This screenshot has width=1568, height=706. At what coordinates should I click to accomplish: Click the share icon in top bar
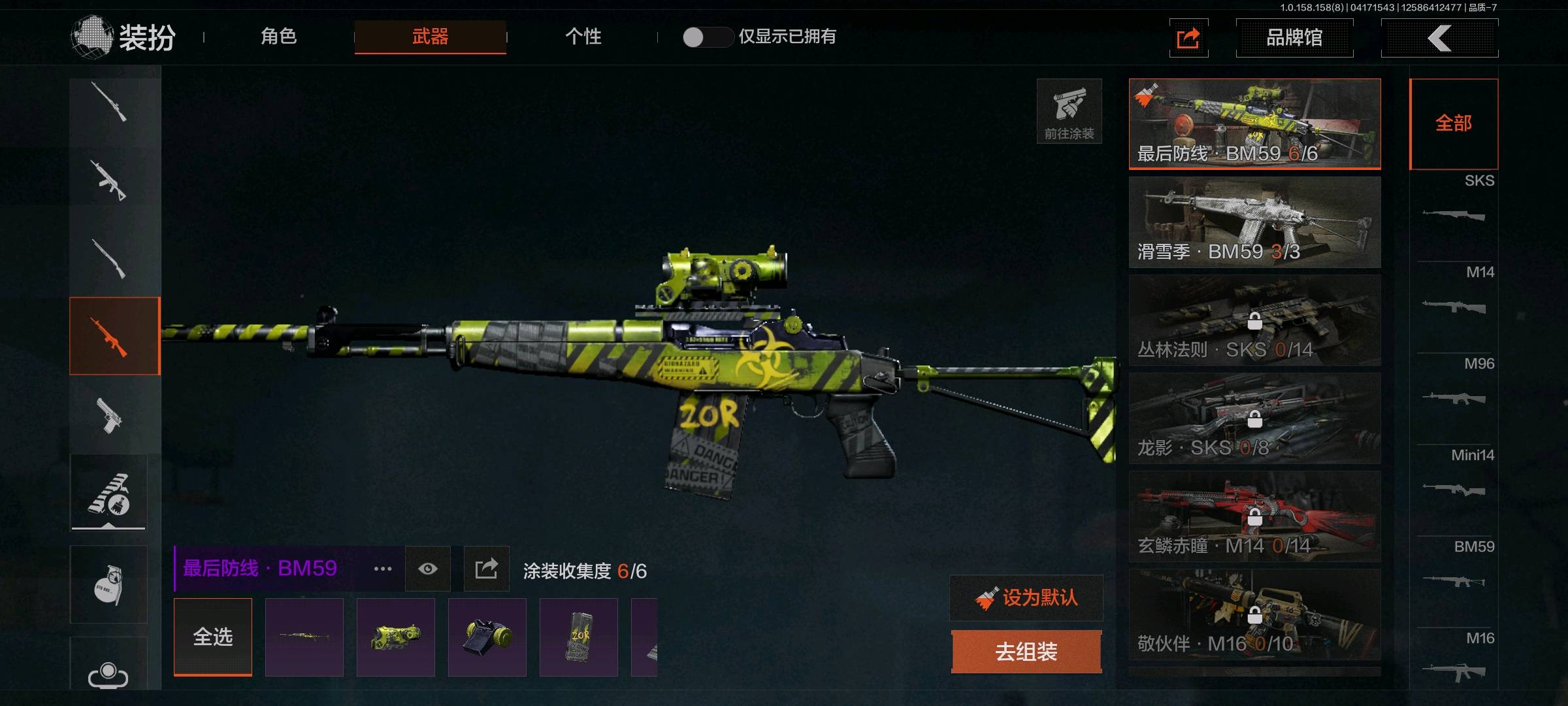1188,39
